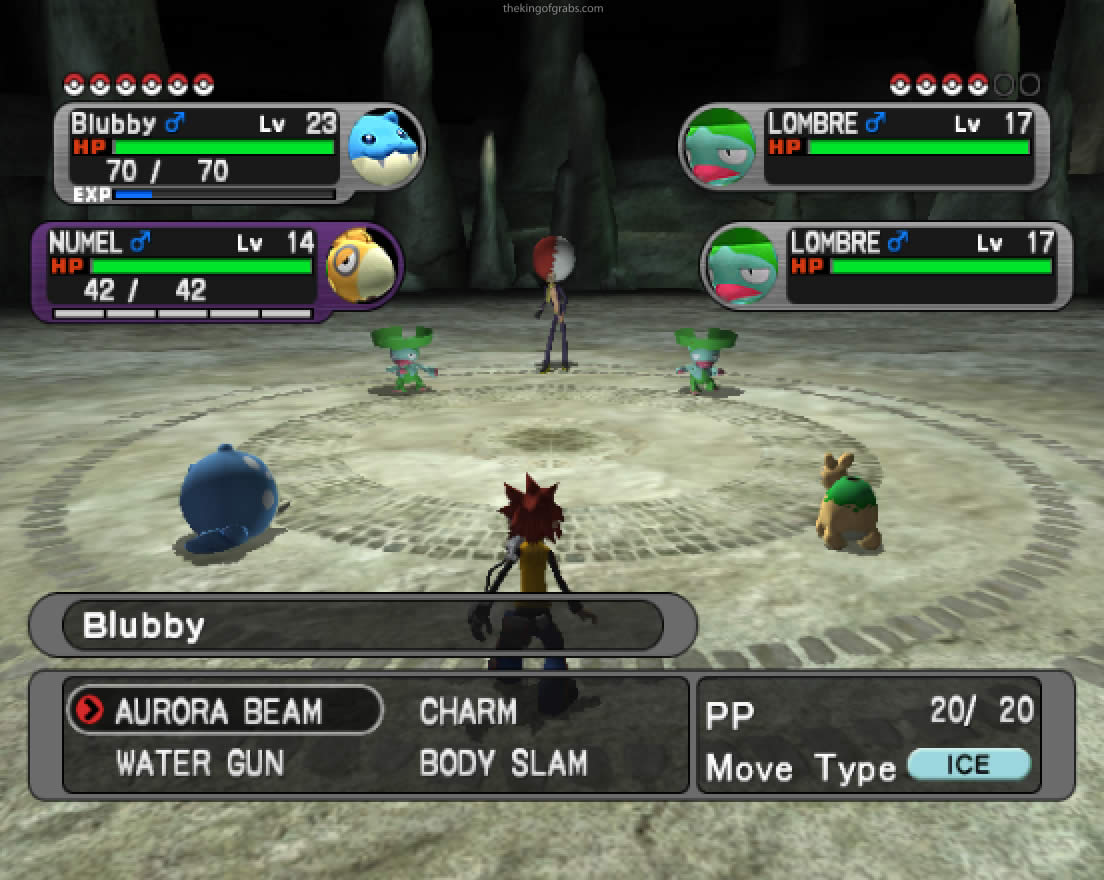Target the lower Lombre status panel
Screen dimensions: 1104x880
tap(887, 266)
